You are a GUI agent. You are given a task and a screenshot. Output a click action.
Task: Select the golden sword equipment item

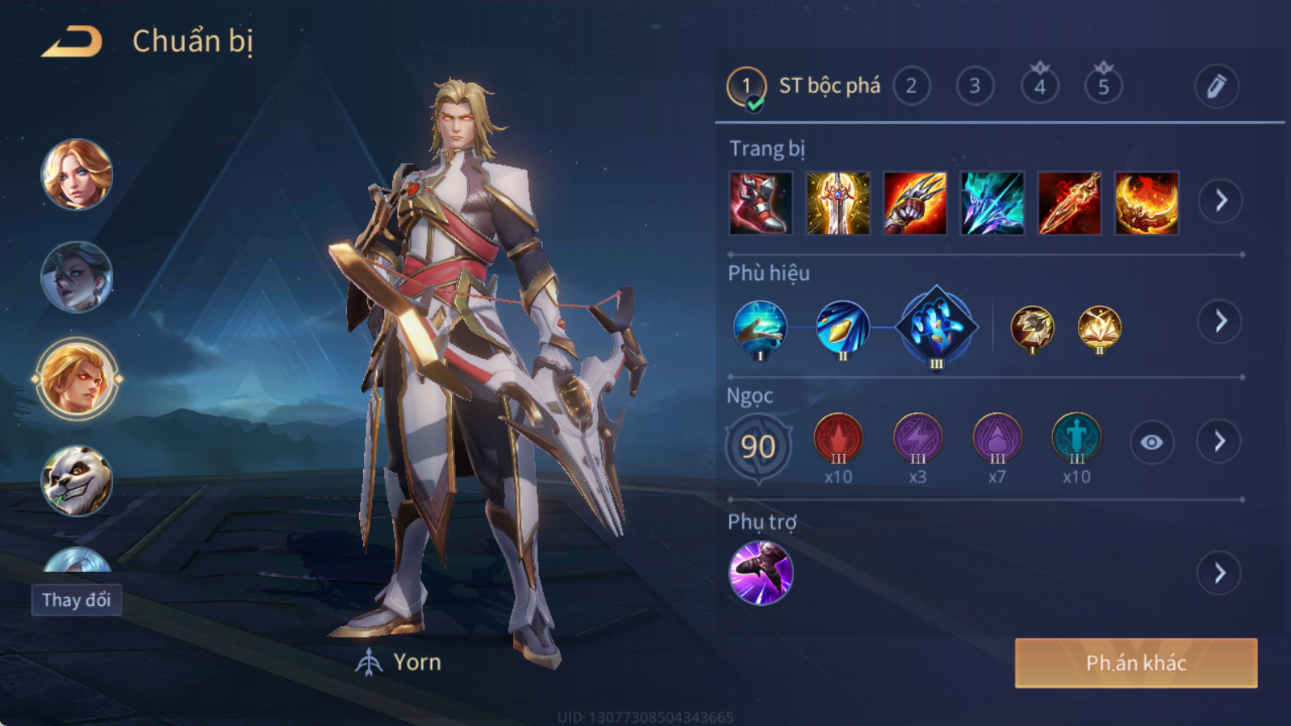838,203
